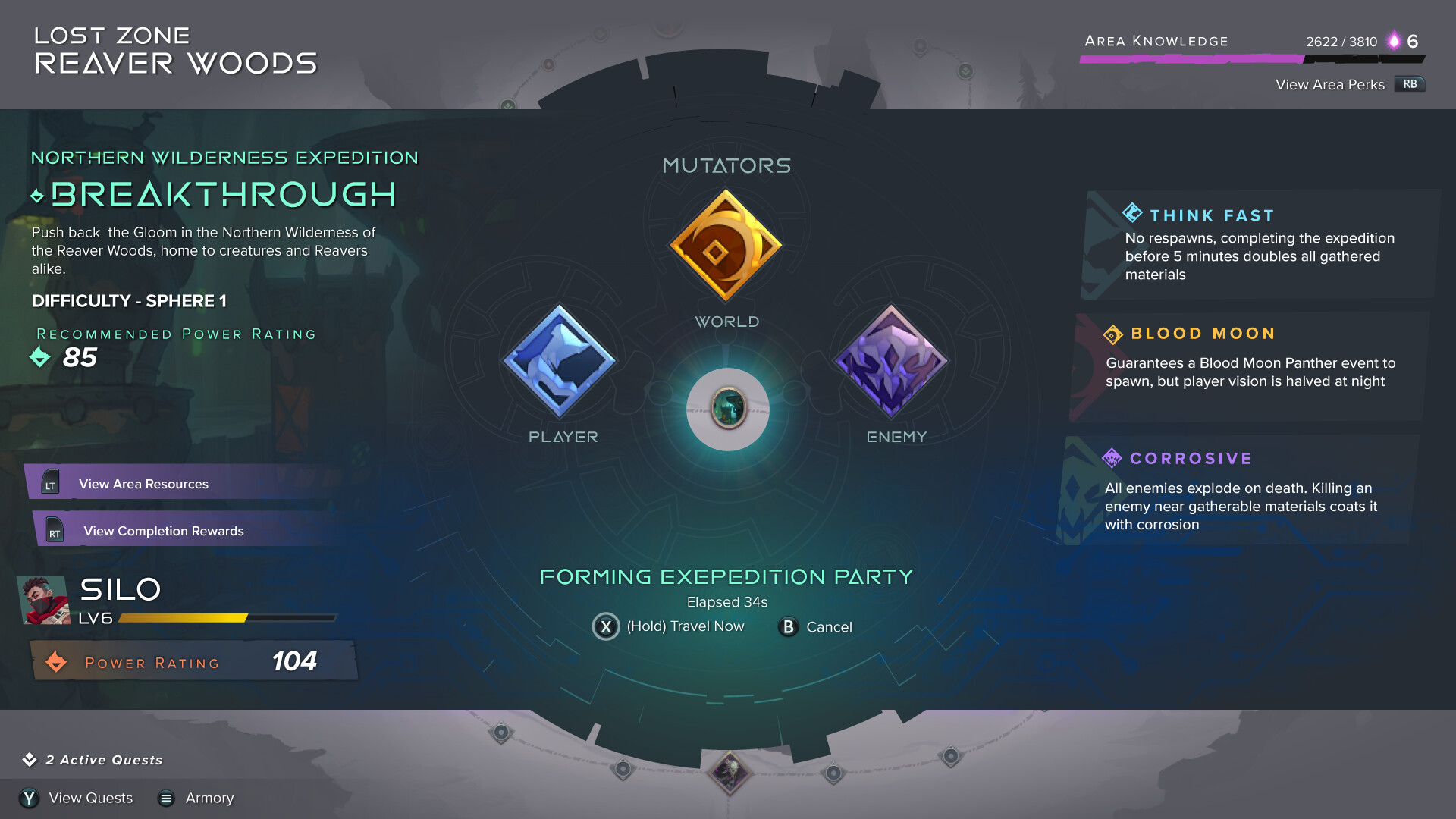Click the Recommended Power Rating icon
The width and height of the screenshot is (1456, 819).
pyautogui.click(x=40, y=357)
